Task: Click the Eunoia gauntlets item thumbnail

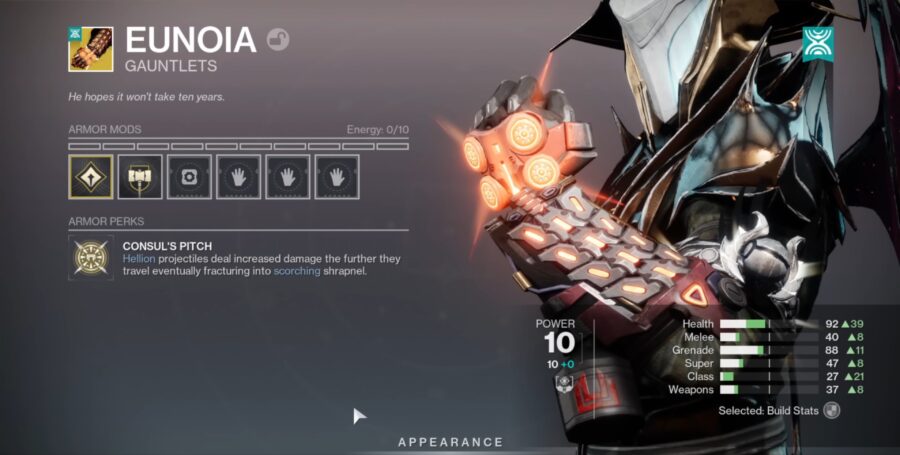Action: point(91,48)
